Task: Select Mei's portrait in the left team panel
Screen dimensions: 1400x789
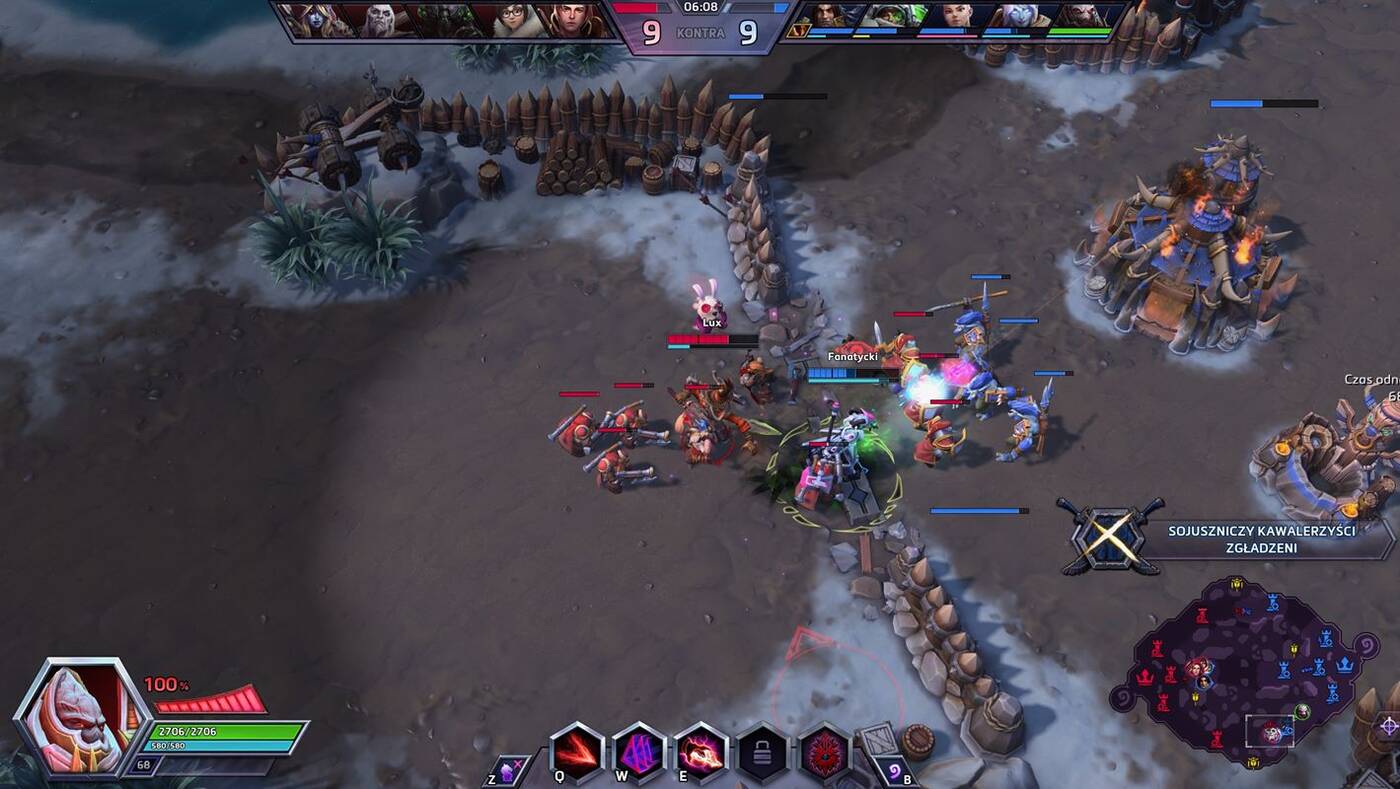Action: (x=512, y=18)
